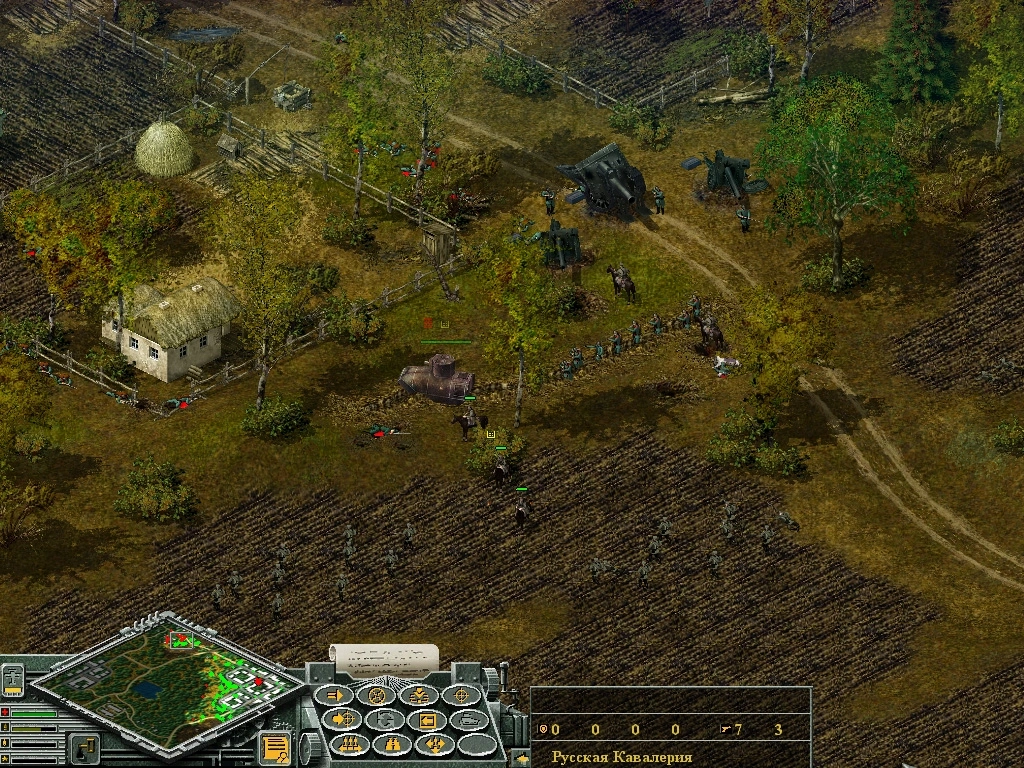The image size is (1024, 768).
Task: Activate the move order arrow button
Action: point(336,695)
